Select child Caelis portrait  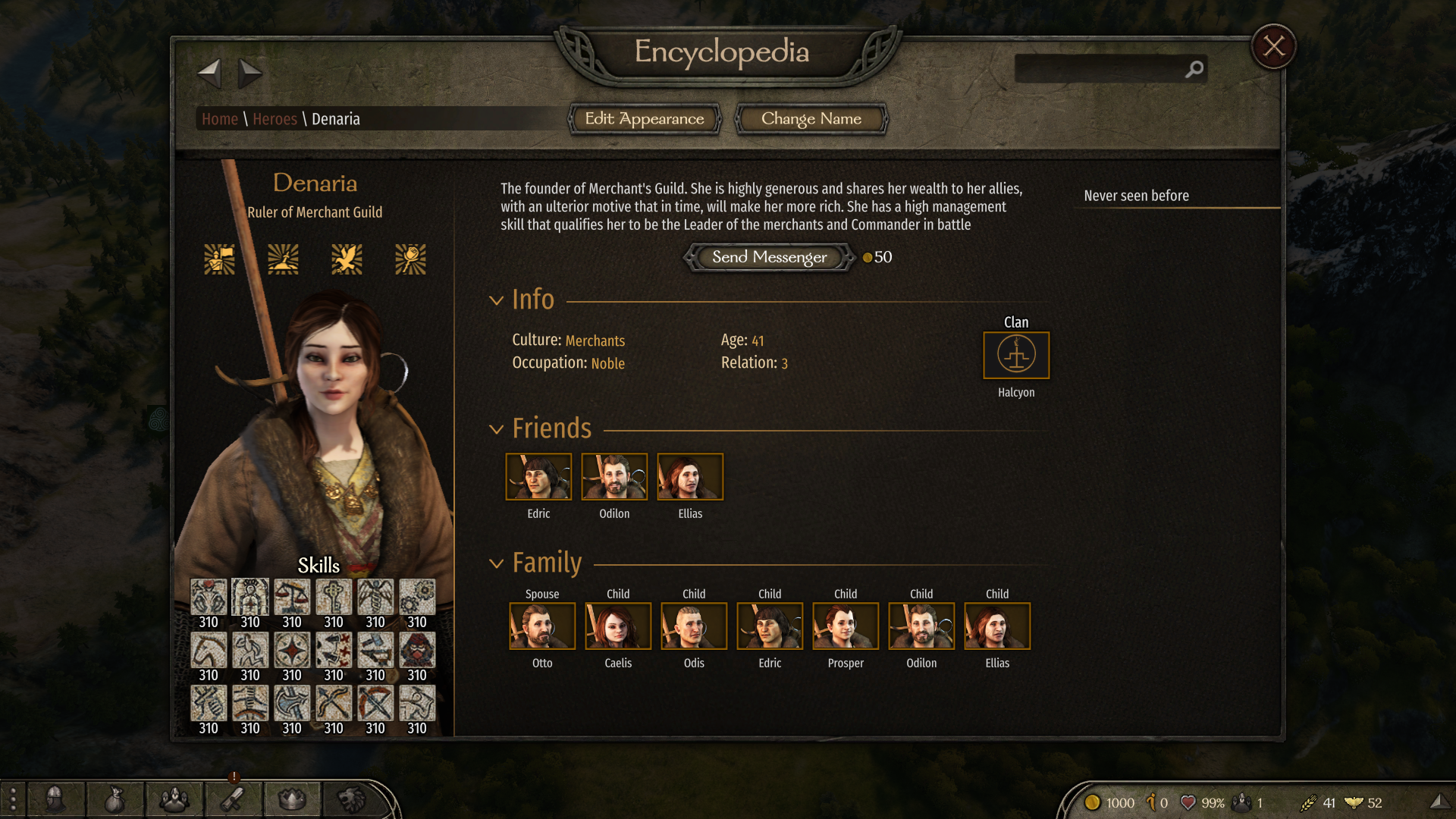618,626
